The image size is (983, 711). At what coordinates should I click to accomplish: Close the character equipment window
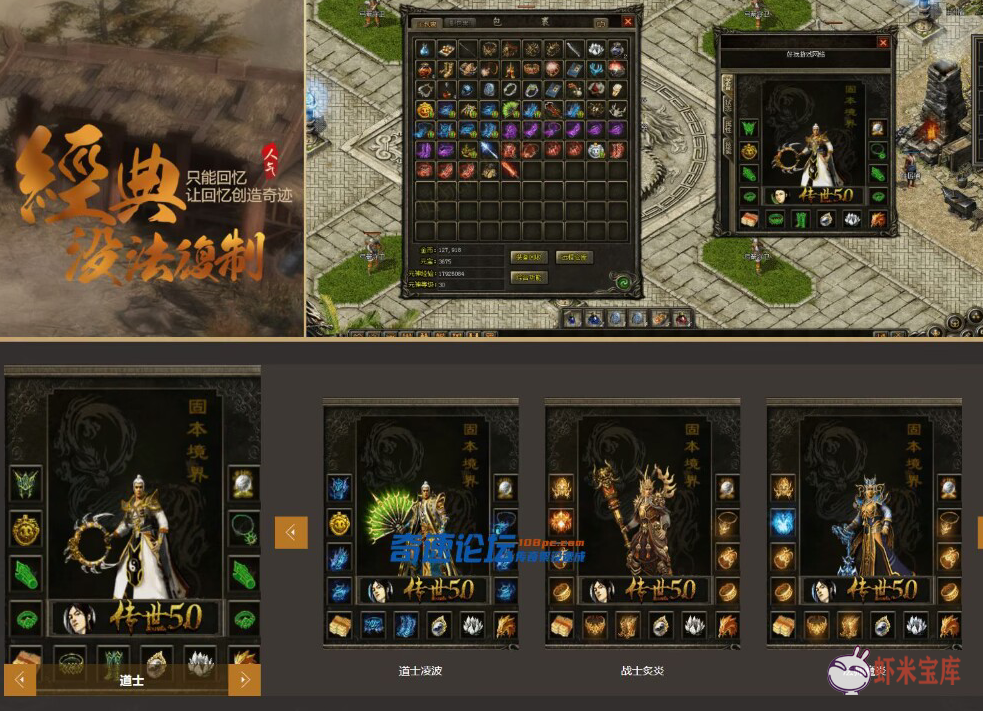pos(883,43)
